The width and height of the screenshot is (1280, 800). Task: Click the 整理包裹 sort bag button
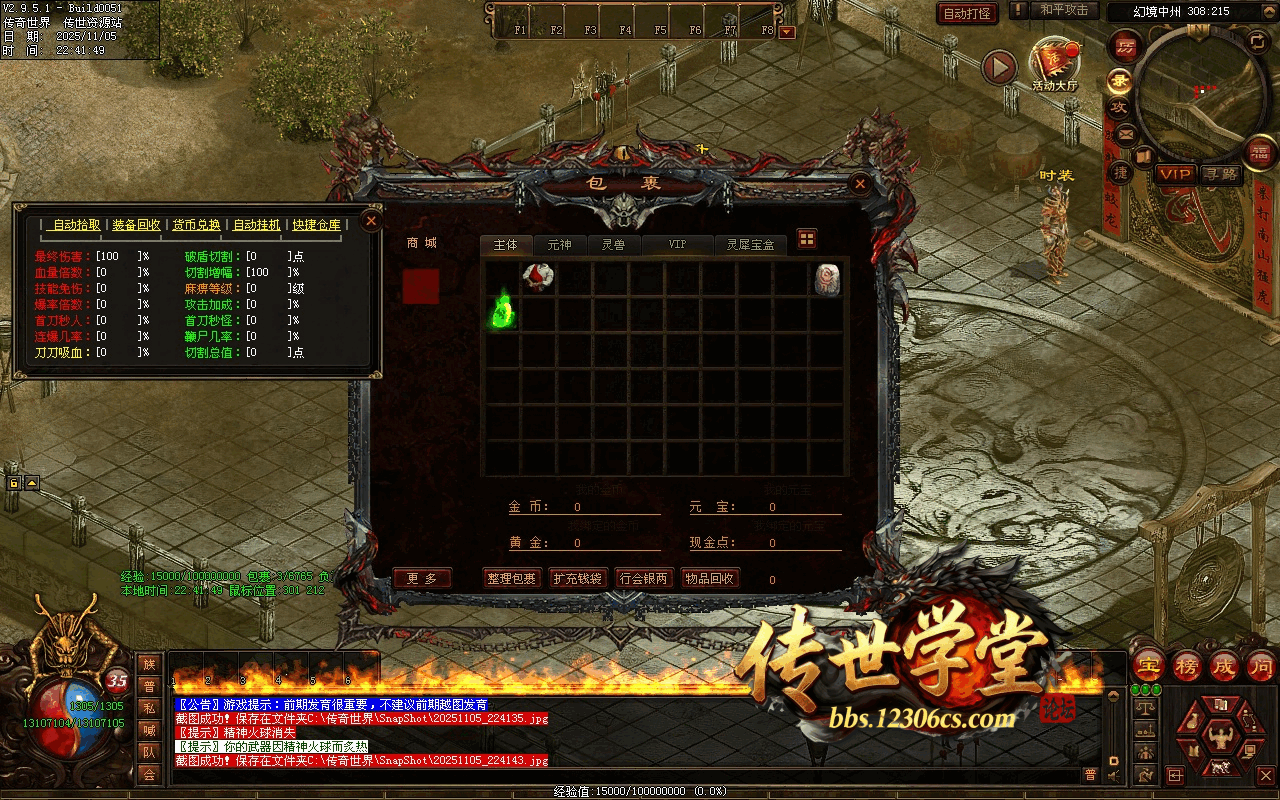tap(512, 578)
